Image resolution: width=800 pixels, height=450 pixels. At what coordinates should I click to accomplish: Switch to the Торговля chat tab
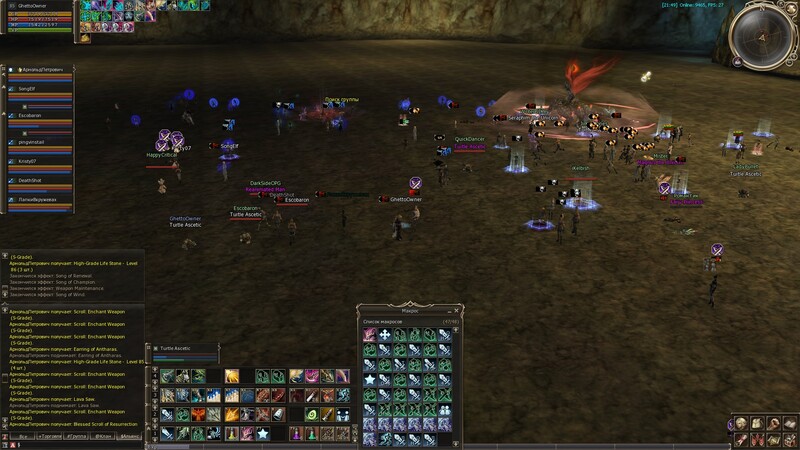(47, 437)
